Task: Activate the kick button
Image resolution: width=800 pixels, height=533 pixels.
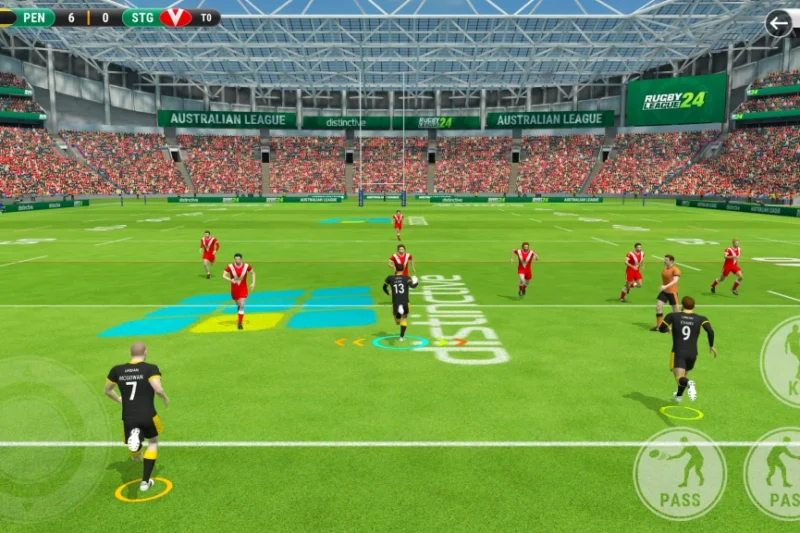Action: [783, 362]
